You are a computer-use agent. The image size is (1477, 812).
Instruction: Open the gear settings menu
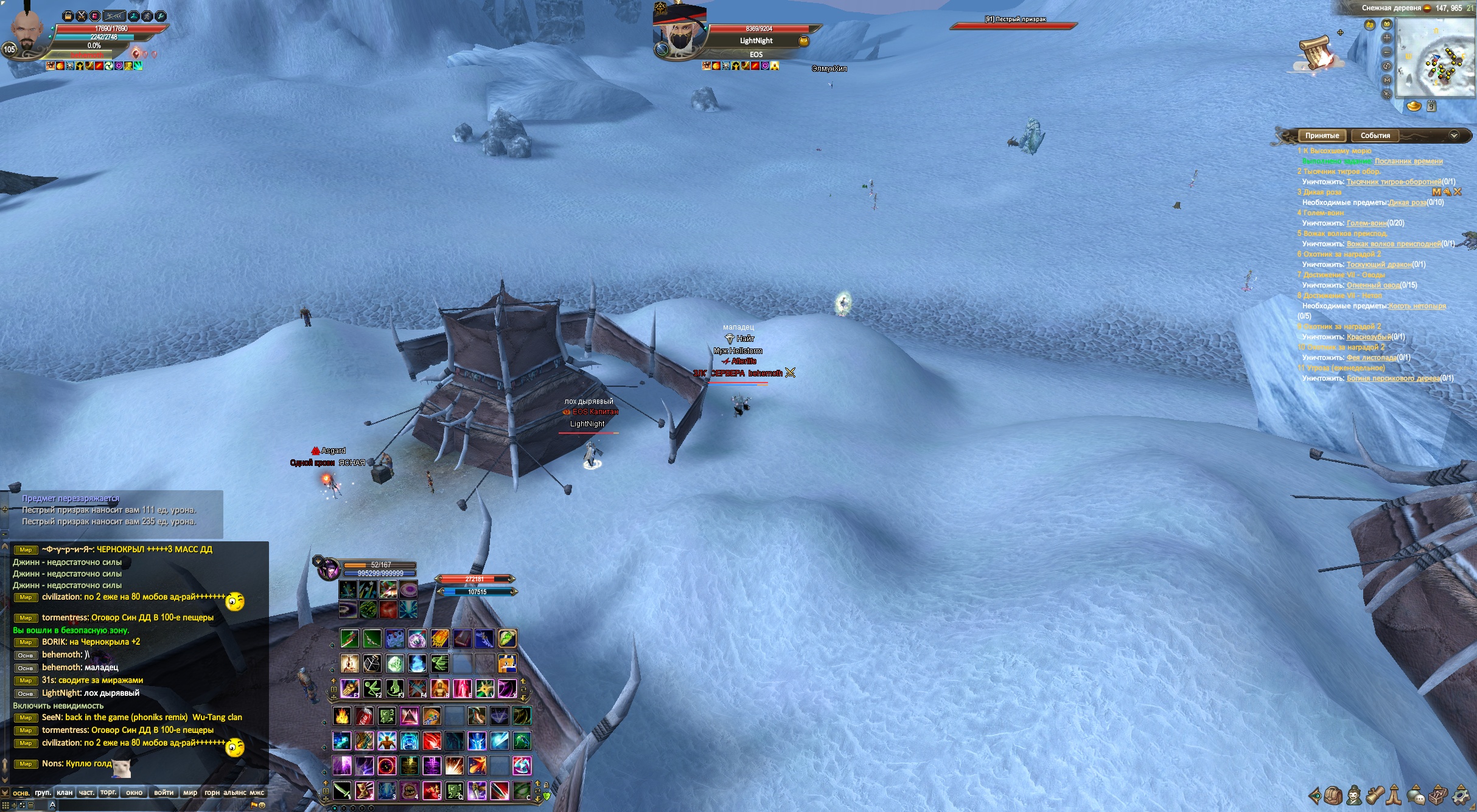(x=1461, y=796)
